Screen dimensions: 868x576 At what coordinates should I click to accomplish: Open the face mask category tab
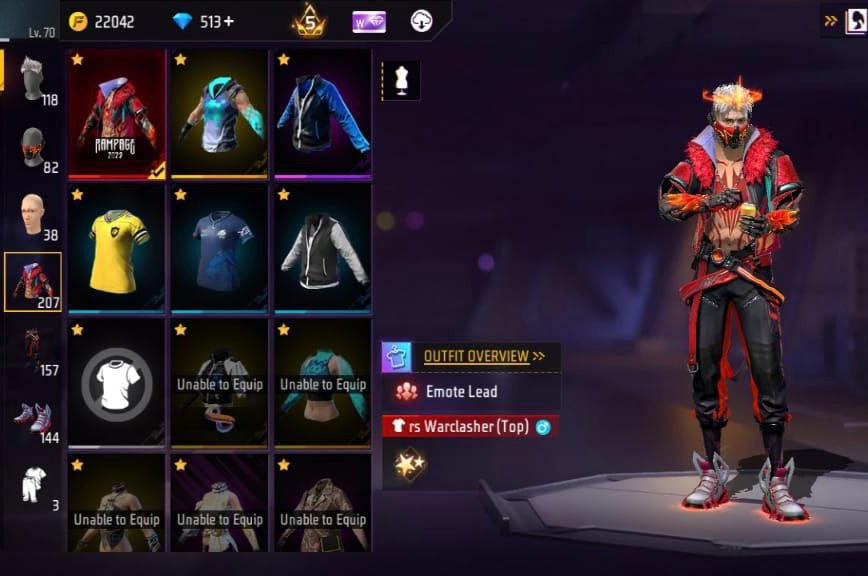33,149
